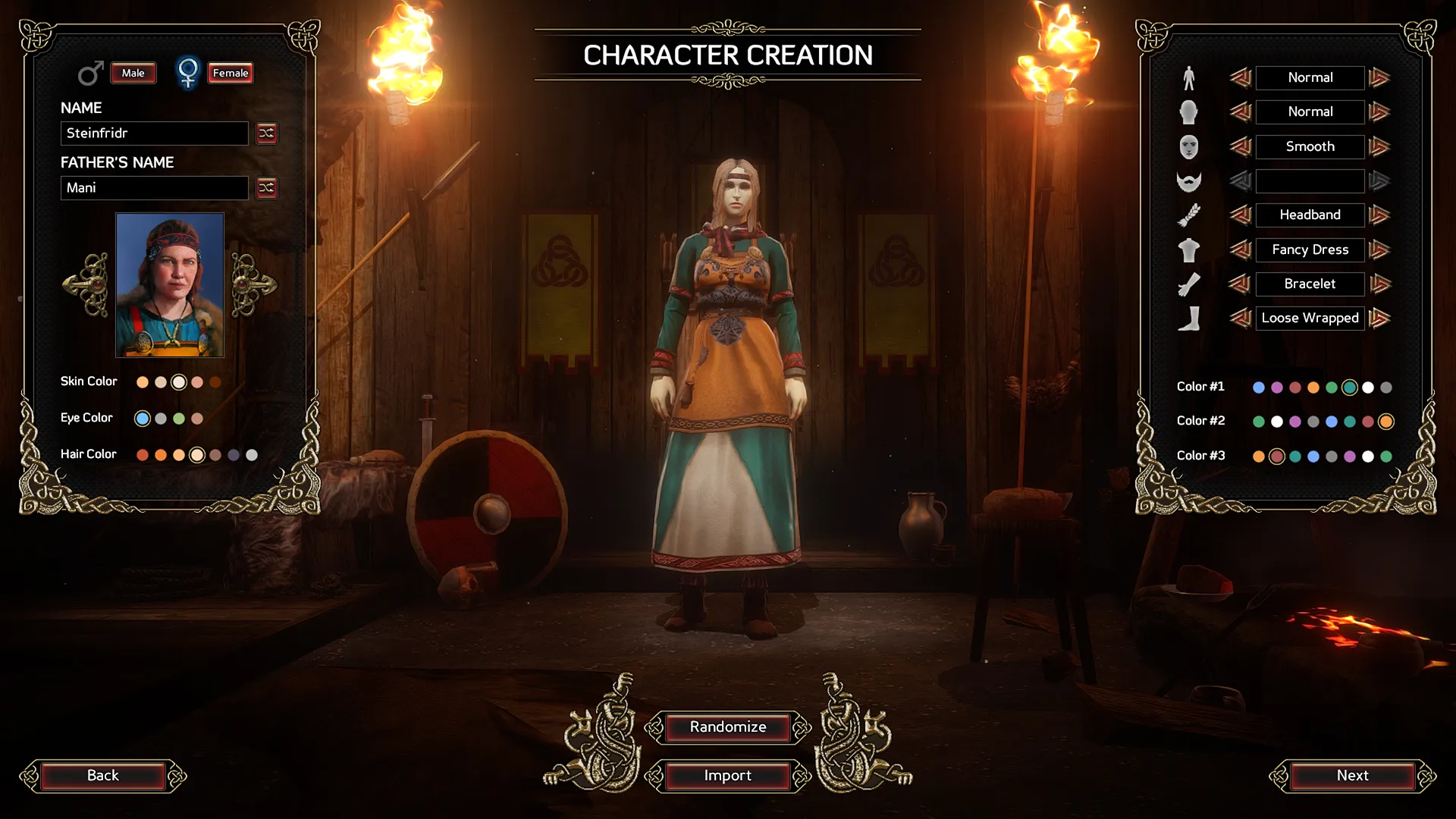The height and width of the screenshot is (819, 1456).
Task: Open the Import character option
Action: [728, 776]
